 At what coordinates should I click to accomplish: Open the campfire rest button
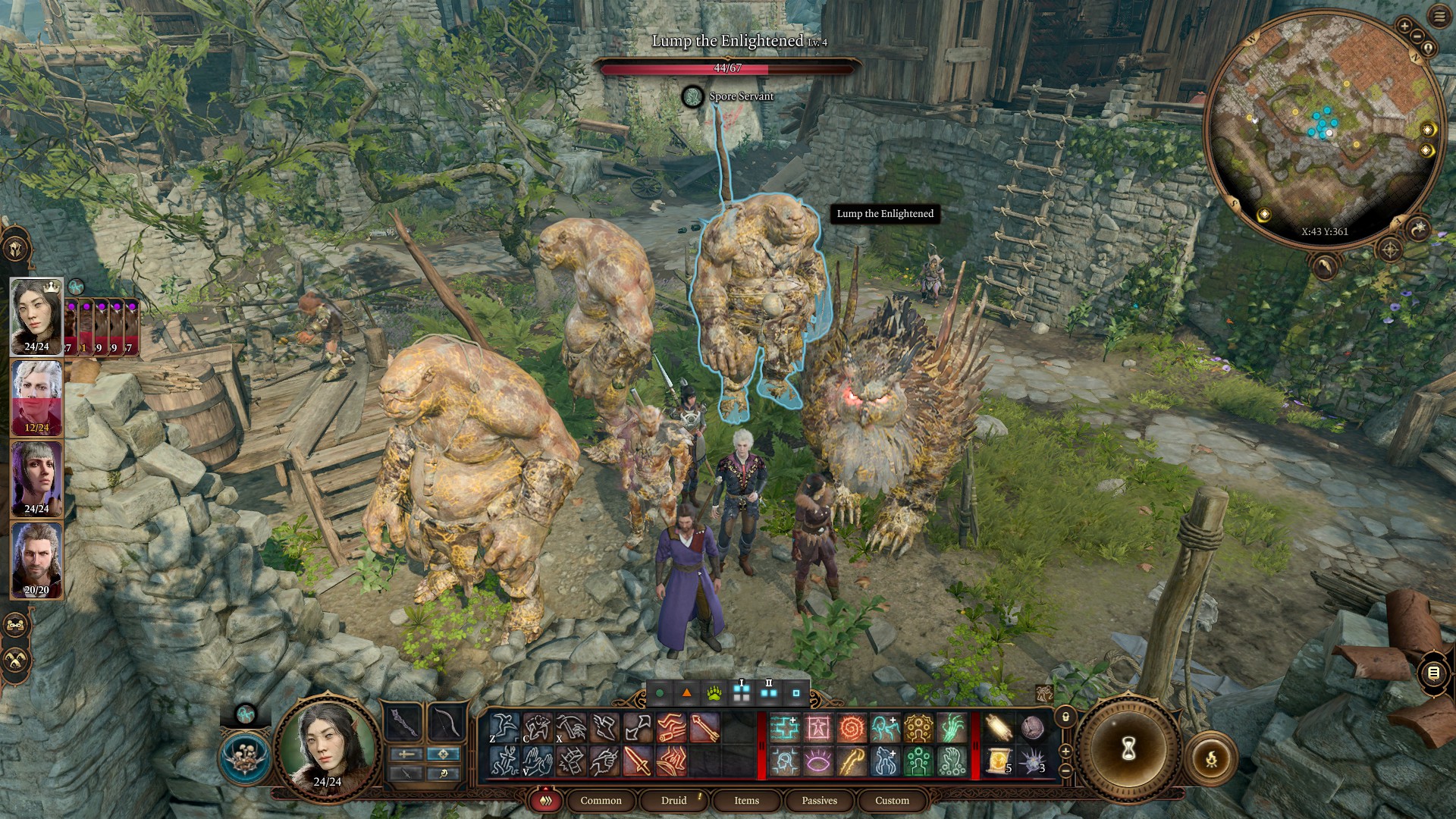pos(1211,758)
